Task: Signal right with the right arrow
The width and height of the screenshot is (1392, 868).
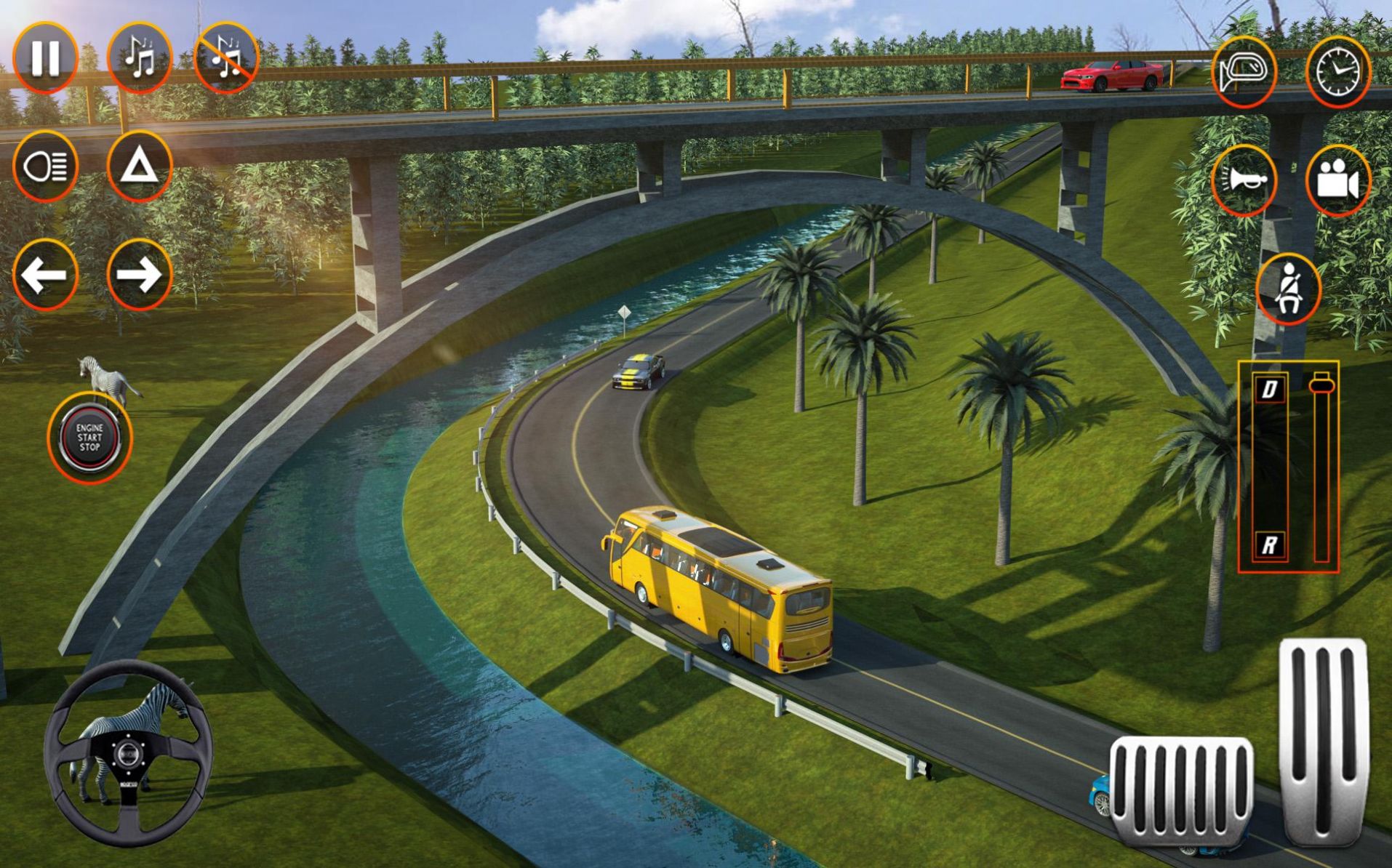Action: click(x=139, y=275)
